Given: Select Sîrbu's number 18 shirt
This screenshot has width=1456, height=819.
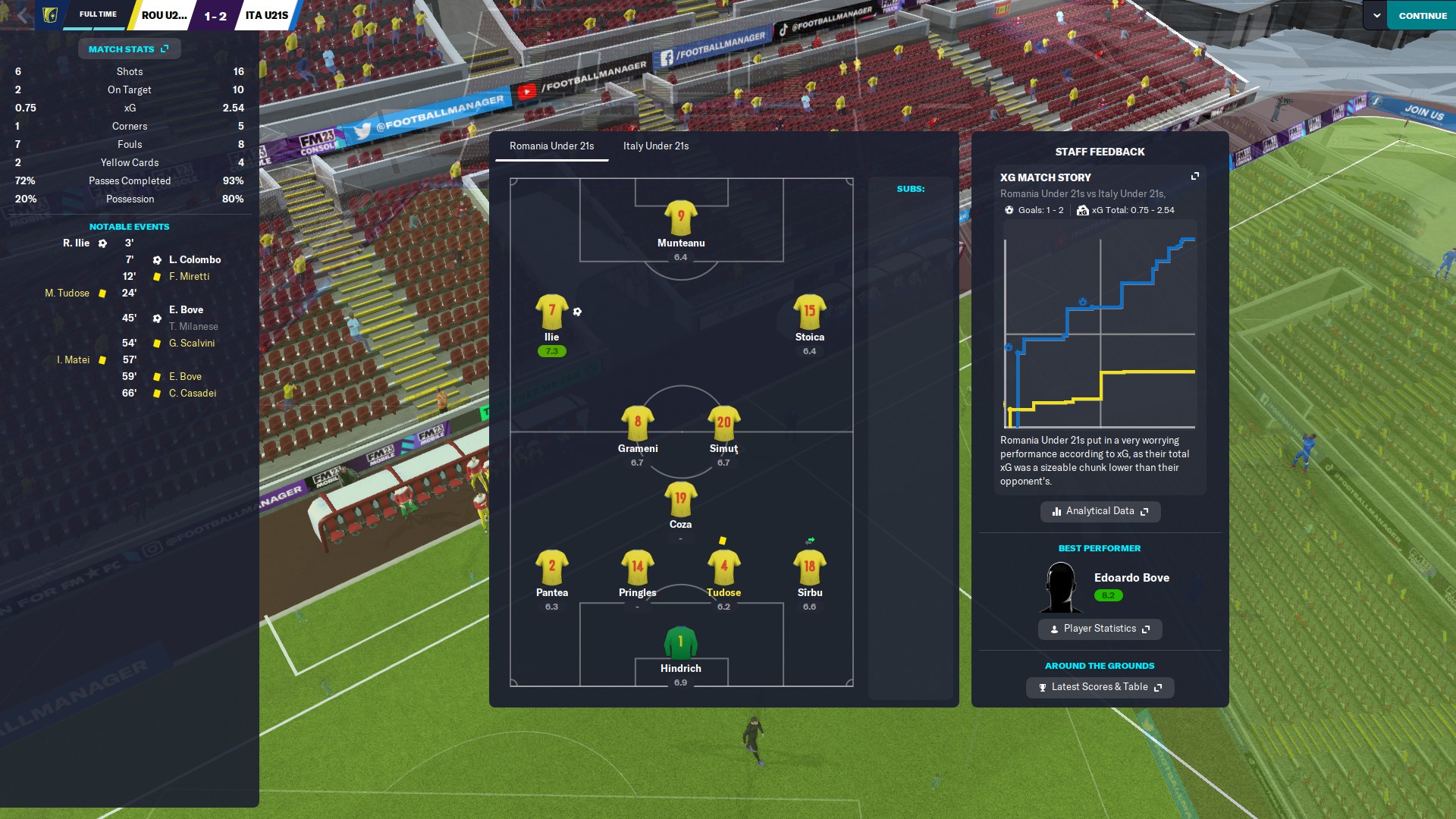Looking at the screenshot, I should click(809, 568).
